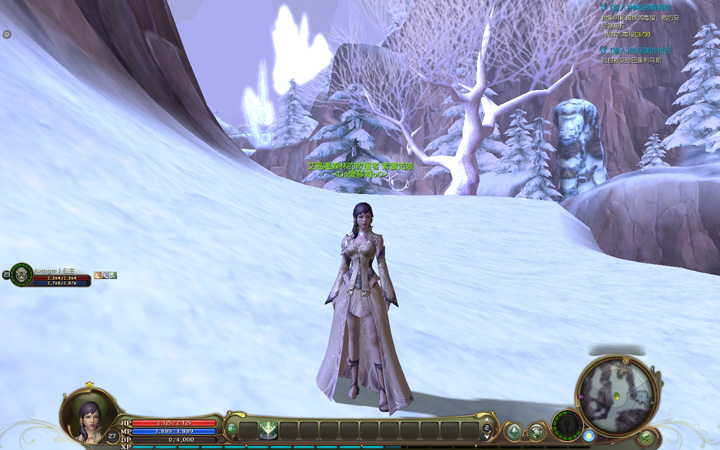Image resolution: width=720 pixels, height=450 pixels.
Task: Click the round orb button left of hotbar
Action: (x=232, y=430)
